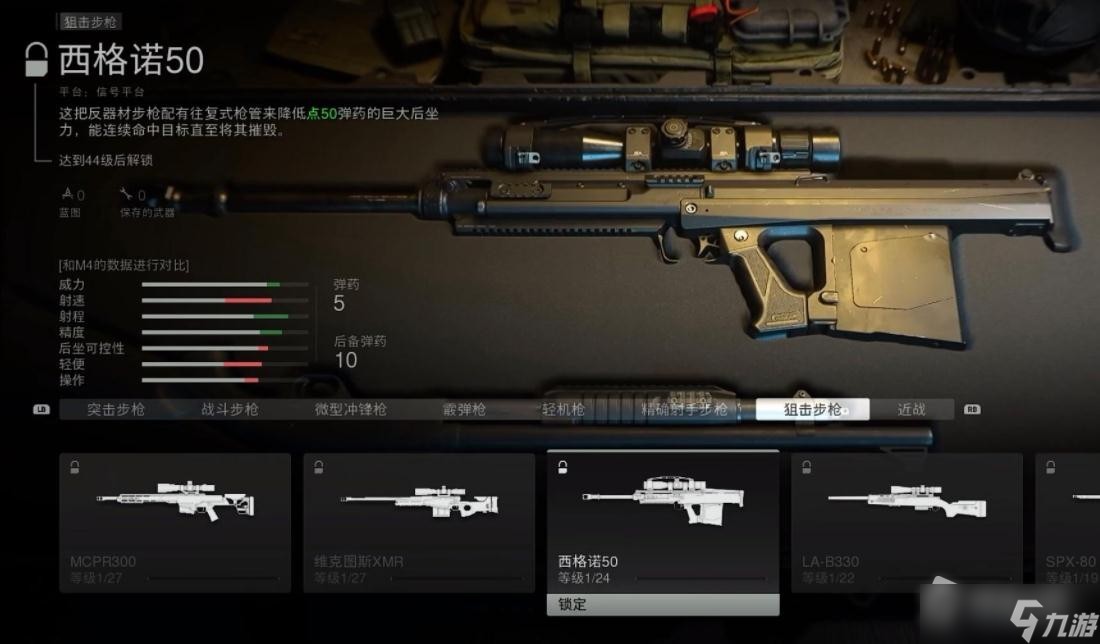The height and width of the screenshot is (644, 1100).
Task: Switch to 精确射手步枪 category
Action: click(684, 409)
